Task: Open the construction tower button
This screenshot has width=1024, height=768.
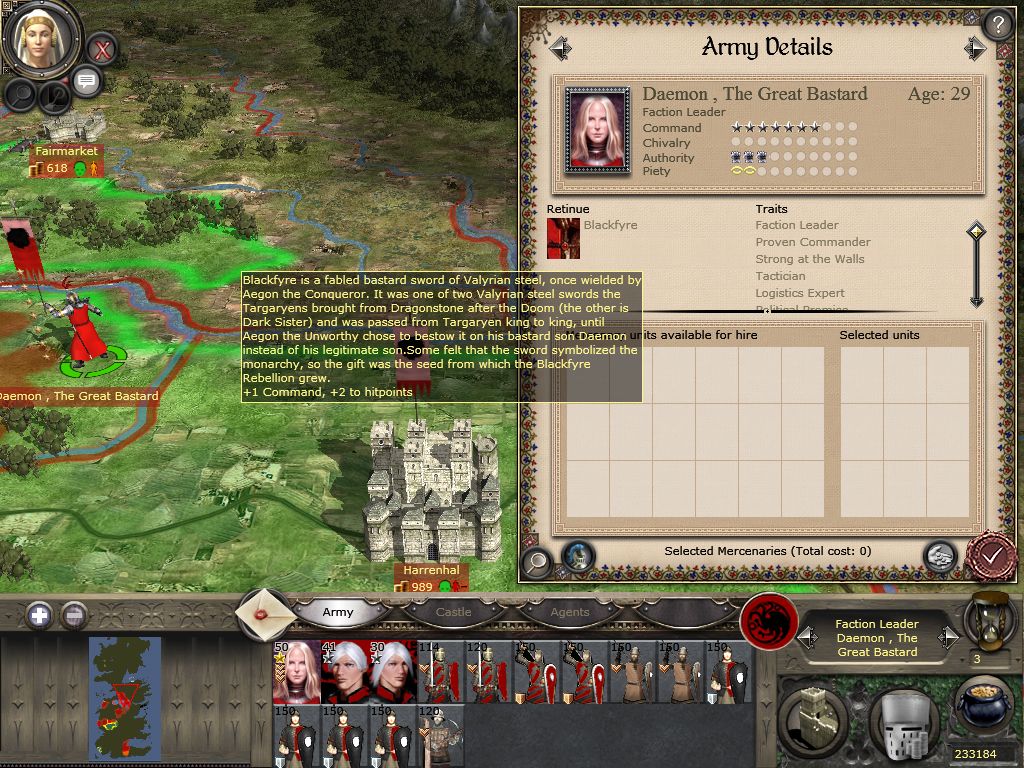Action: coord(813,717)
